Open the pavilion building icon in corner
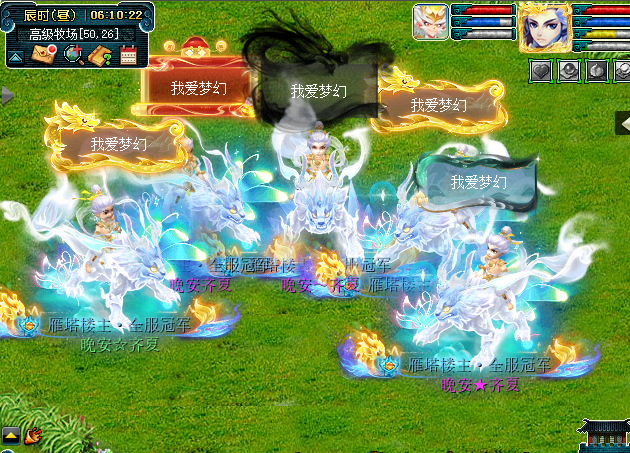The image size is (630, 453). (x=606, y=435)
